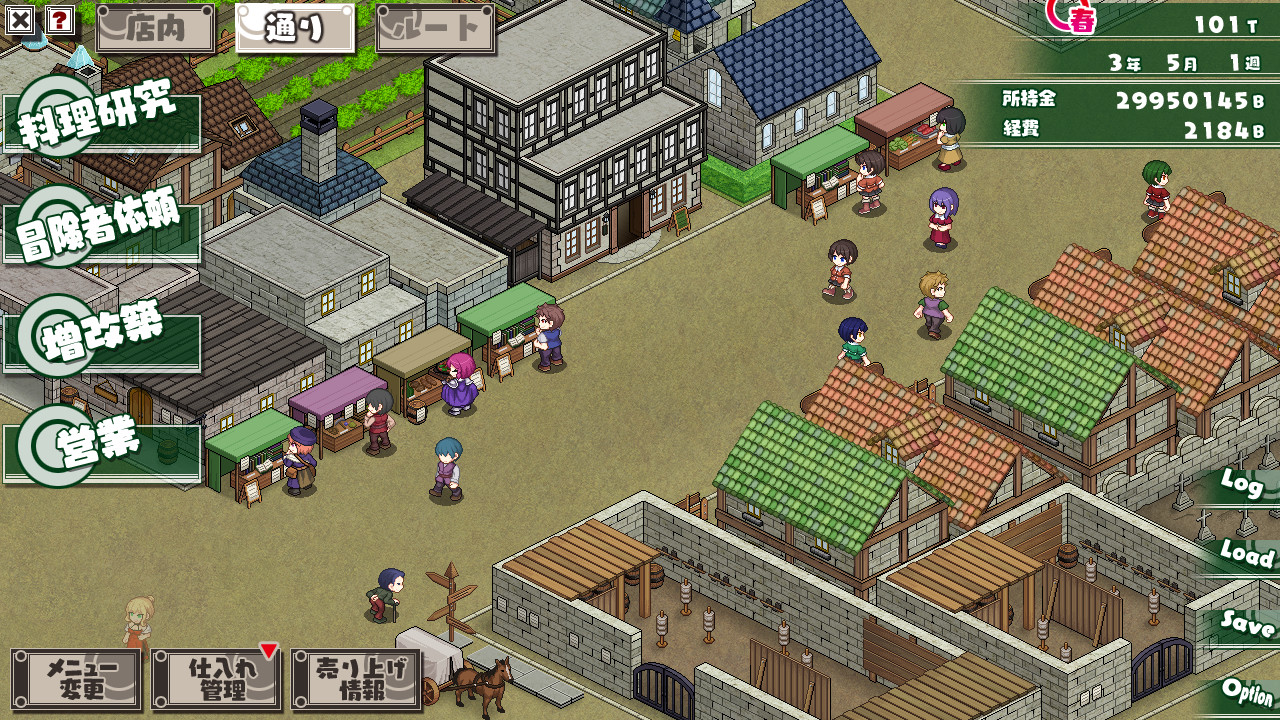Close the game with the X button
Screen dimensions: 1280x720
tap(20, 19)
